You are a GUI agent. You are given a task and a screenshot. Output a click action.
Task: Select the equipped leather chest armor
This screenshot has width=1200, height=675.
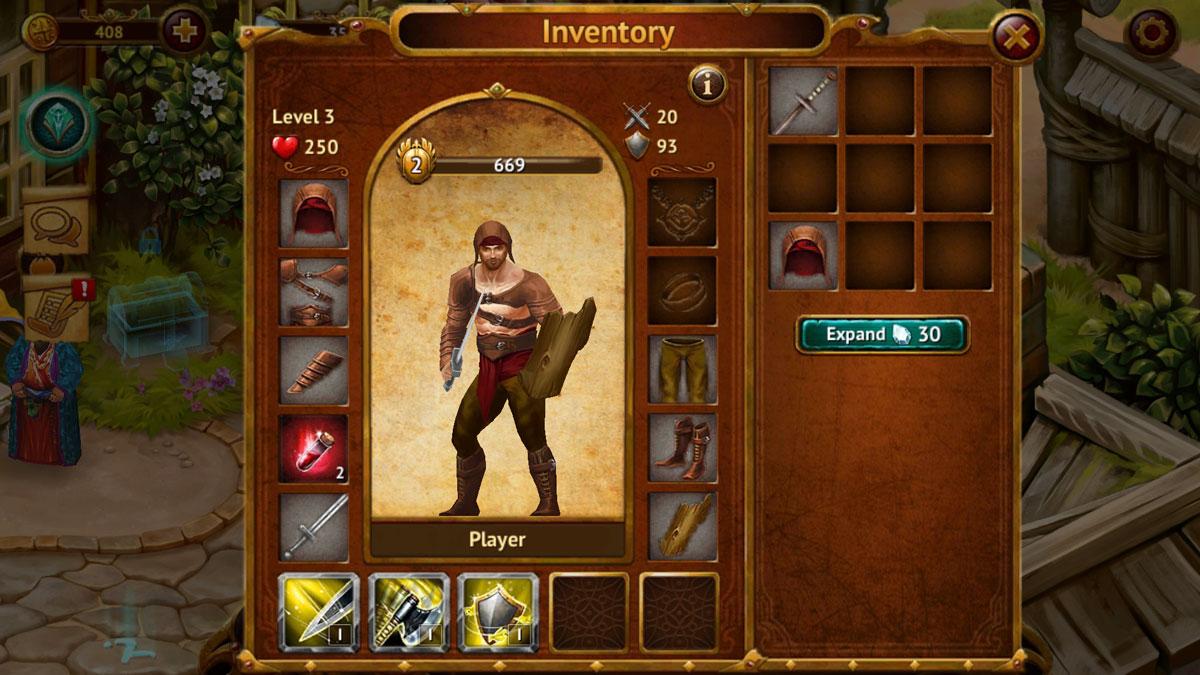point(314,292)
